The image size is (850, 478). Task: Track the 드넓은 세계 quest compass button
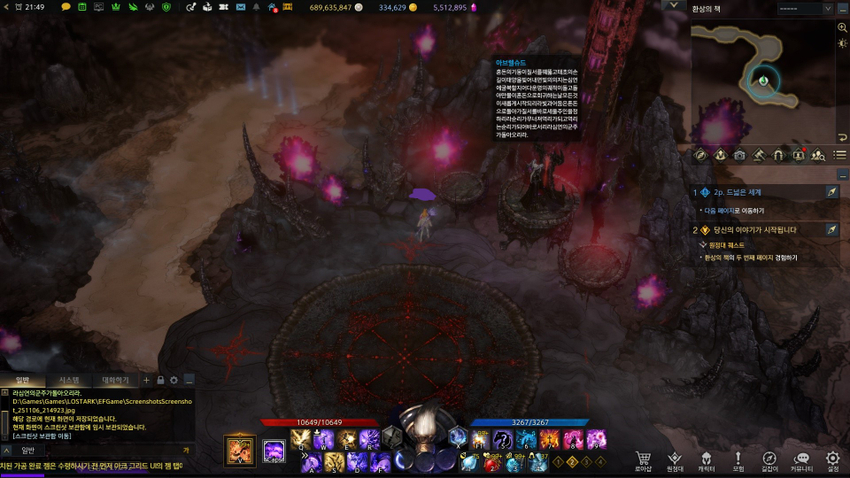tap(831, 192)
